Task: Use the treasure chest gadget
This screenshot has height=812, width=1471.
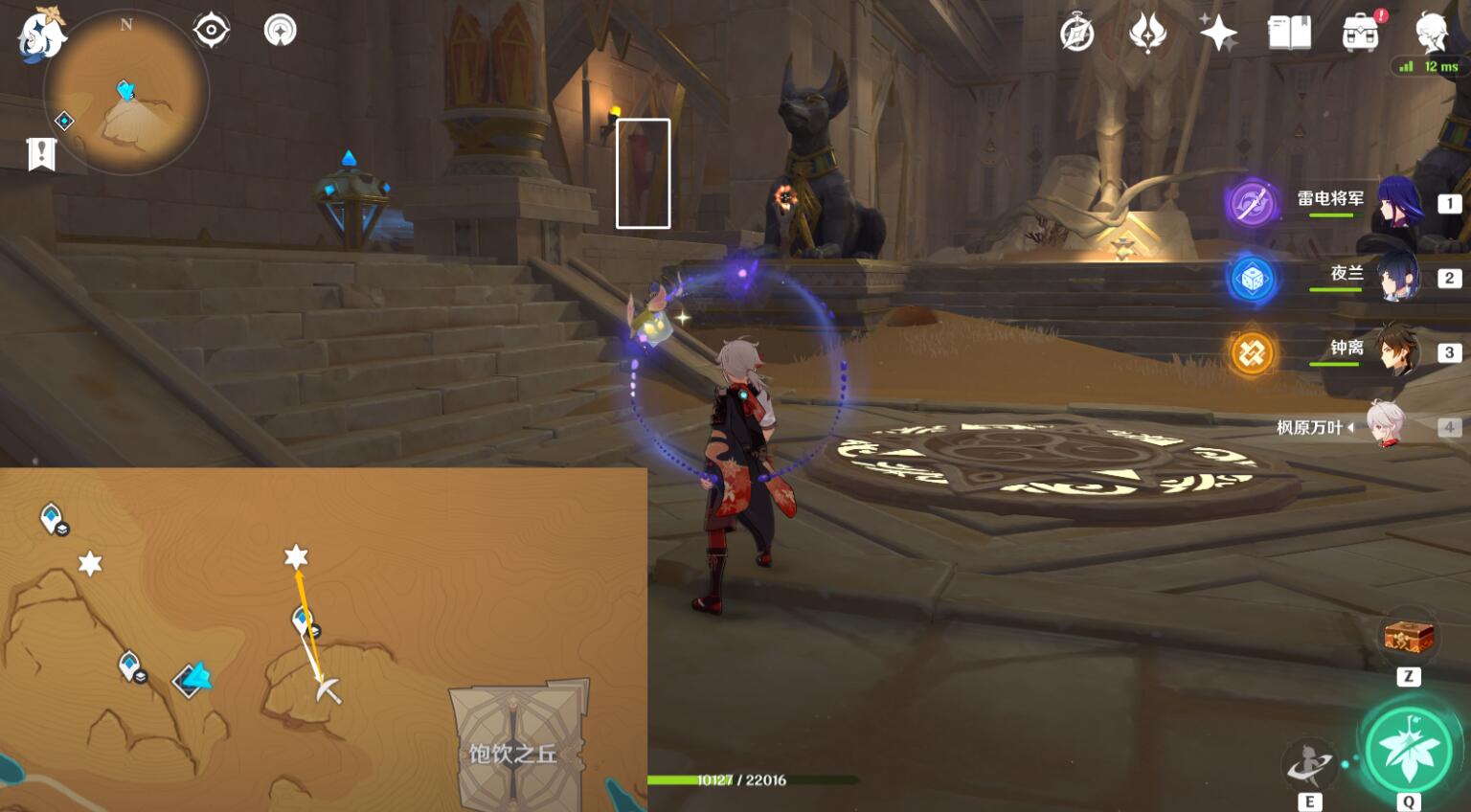Action: (x=1408, y=637)
